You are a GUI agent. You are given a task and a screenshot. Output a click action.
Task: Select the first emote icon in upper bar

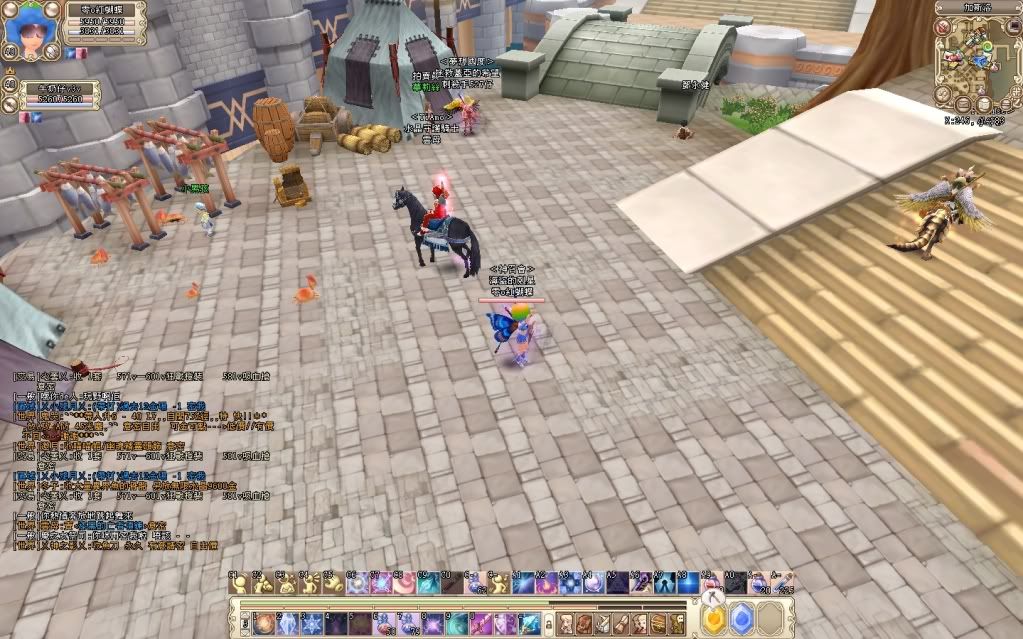click(237, 581)
